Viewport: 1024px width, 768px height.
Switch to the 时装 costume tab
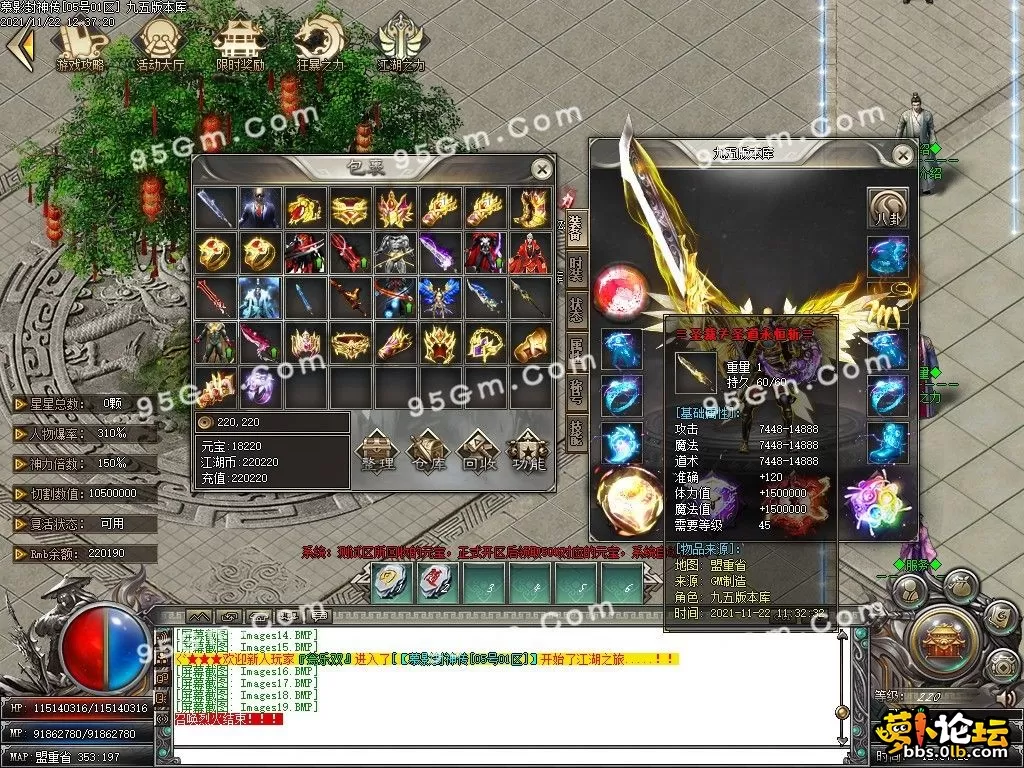575,266
